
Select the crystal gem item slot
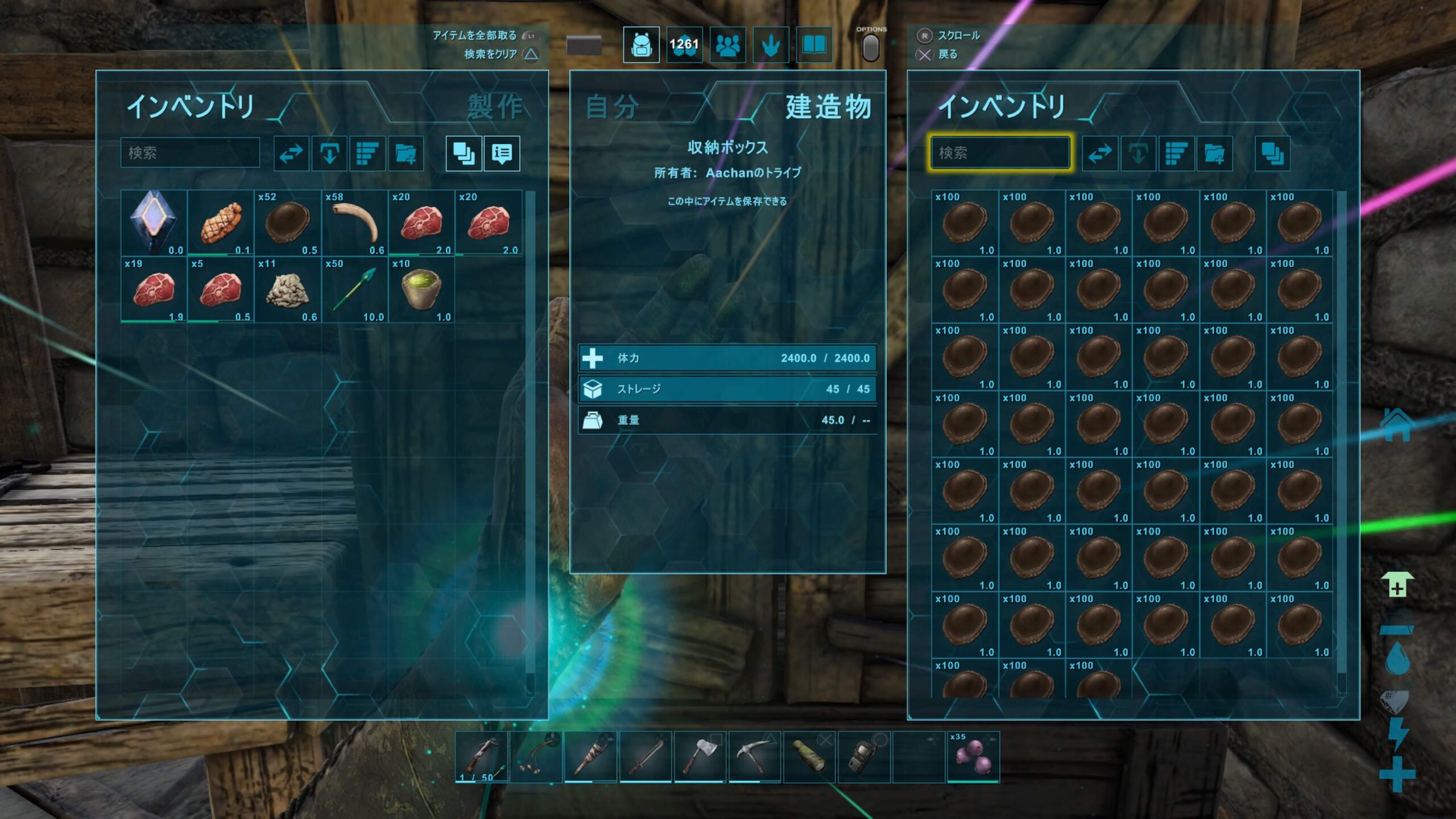click(x=154, y=222)
